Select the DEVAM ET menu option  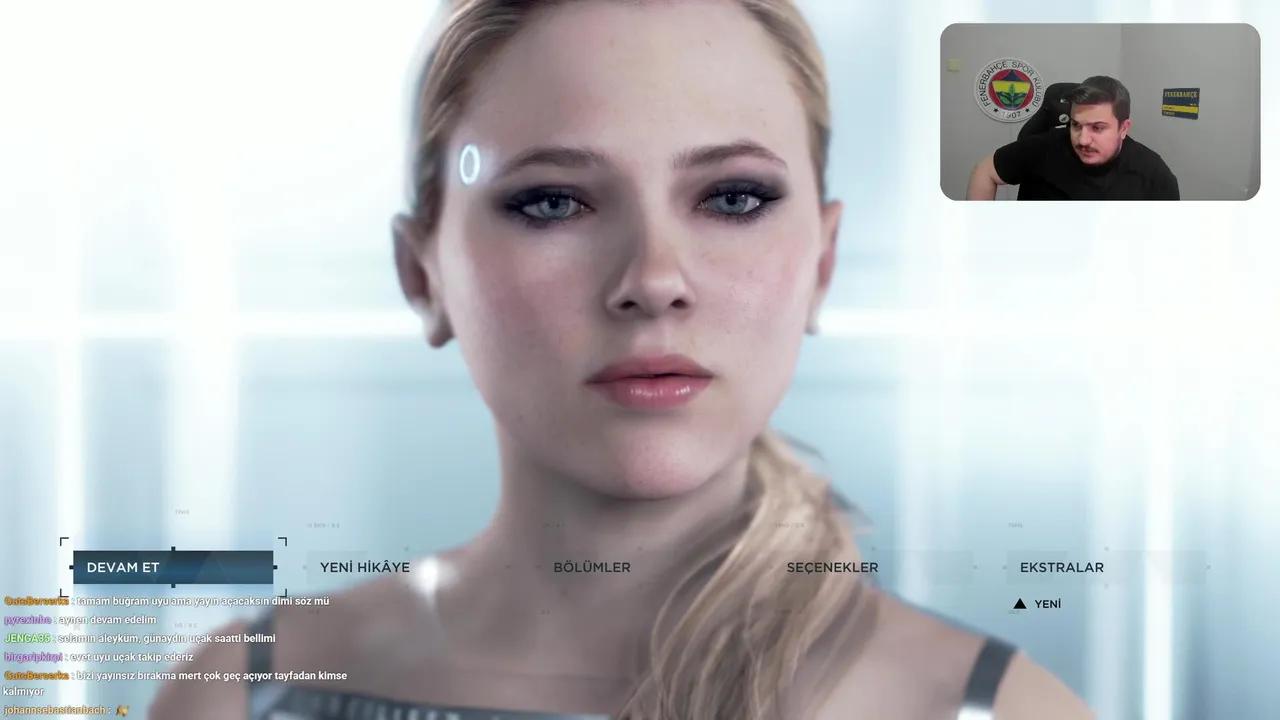coord(122,567)
